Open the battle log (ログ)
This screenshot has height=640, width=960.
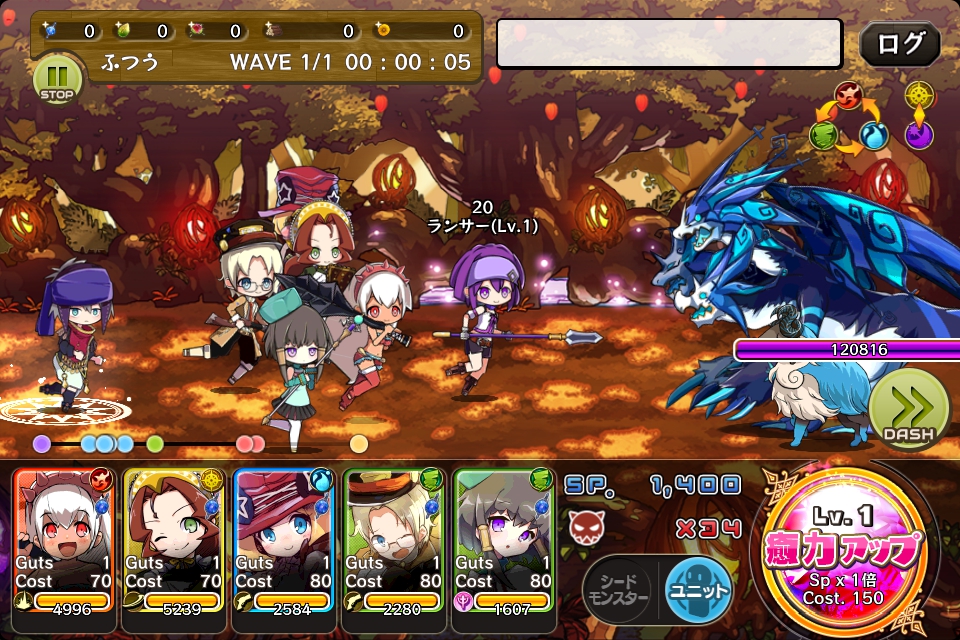[x=899, y=45]
